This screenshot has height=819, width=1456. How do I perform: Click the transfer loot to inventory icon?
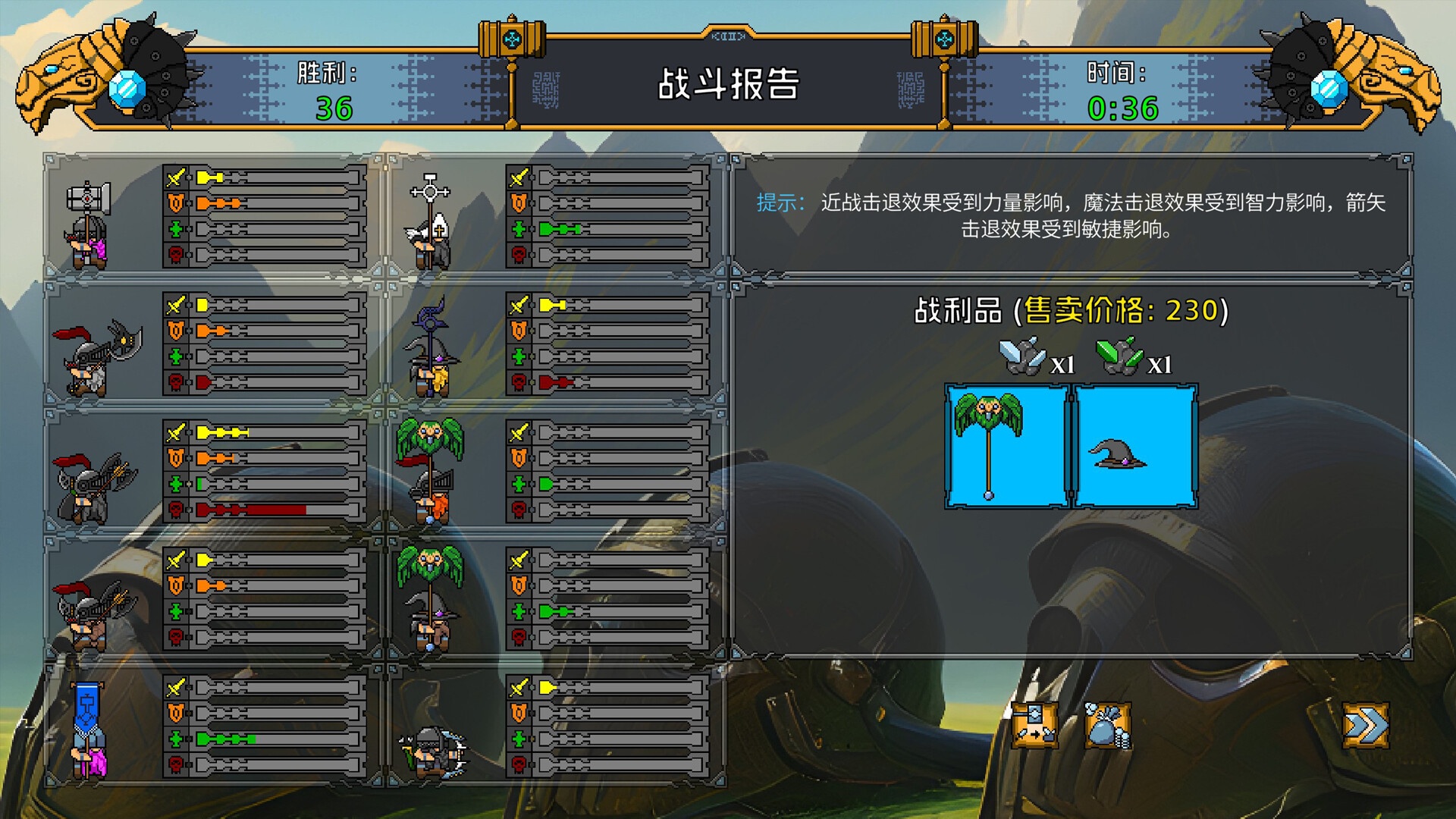[1034, 724]
